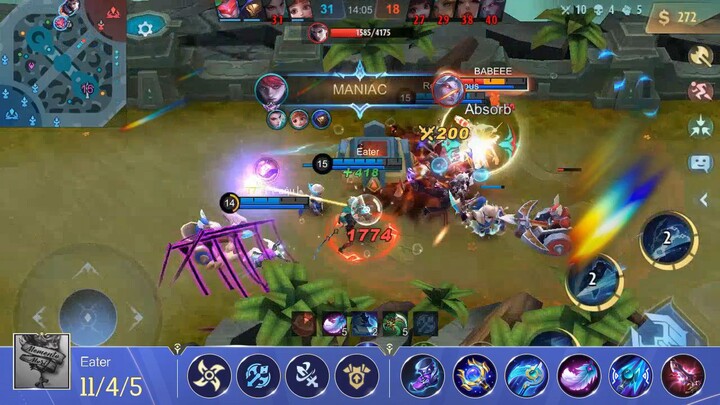Open the shop via gold counter

(672, 17)
